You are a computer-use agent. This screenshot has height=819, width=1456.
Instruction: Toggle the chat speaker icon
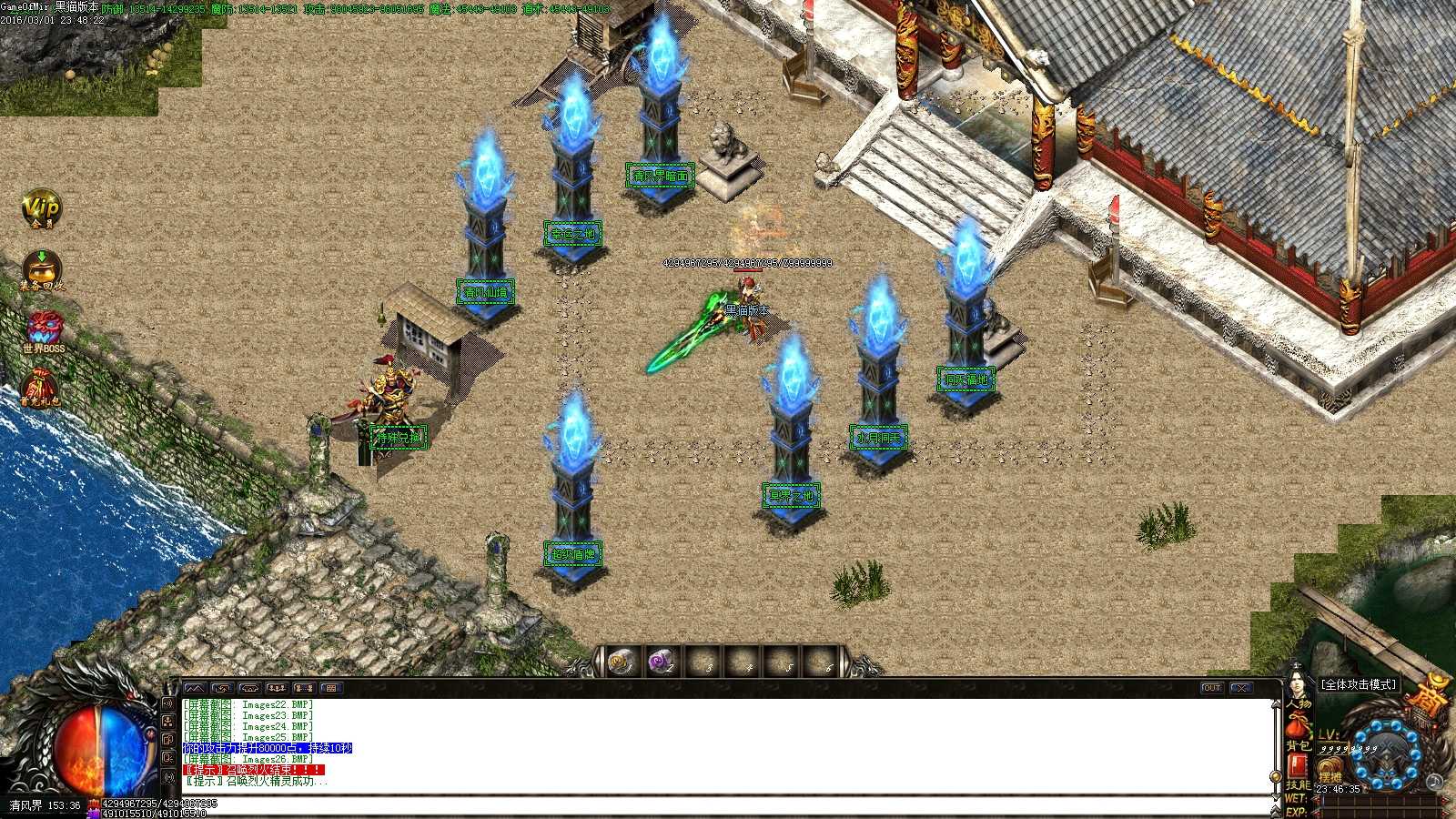click(x=167, y=703)
